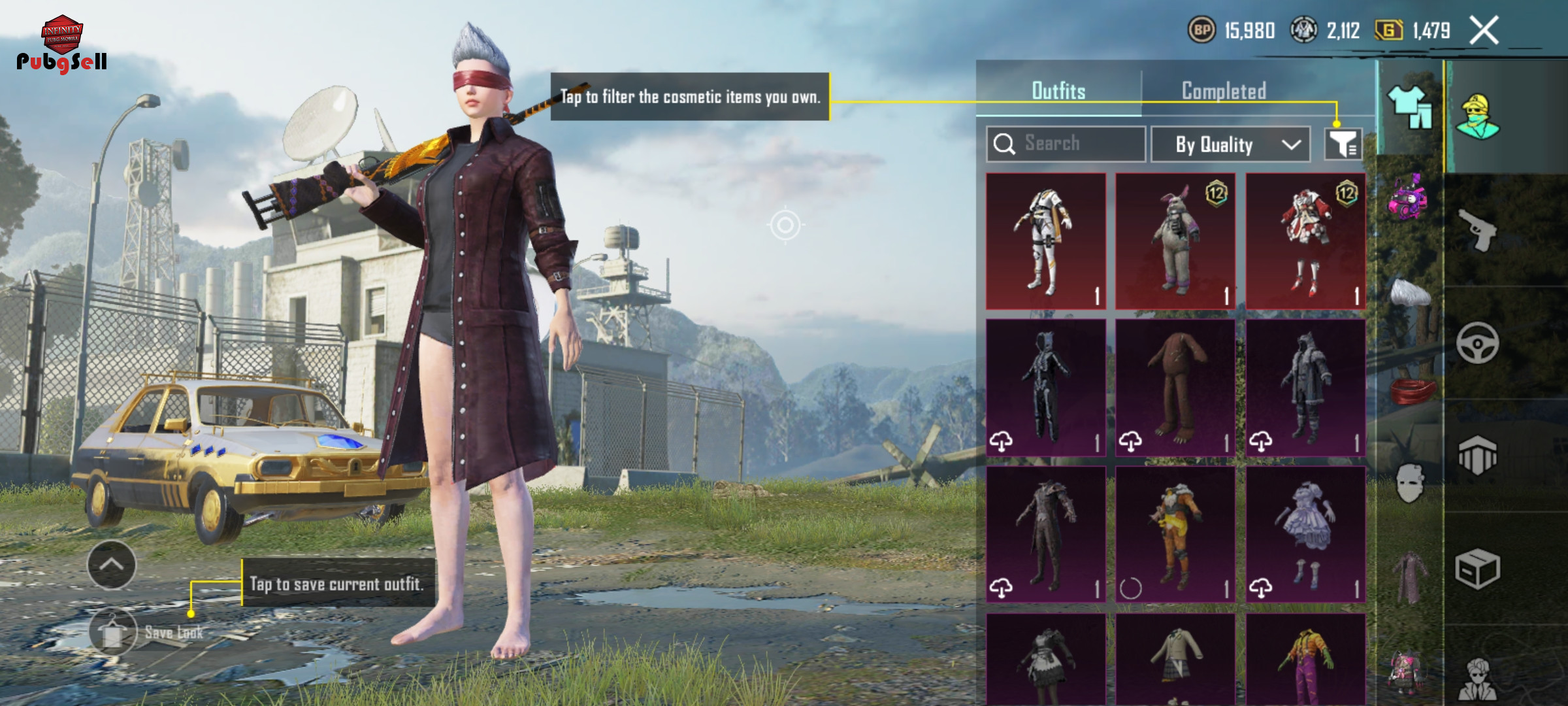
Task: Select the white frilly dress outfit
Action: coord(1305,534)
